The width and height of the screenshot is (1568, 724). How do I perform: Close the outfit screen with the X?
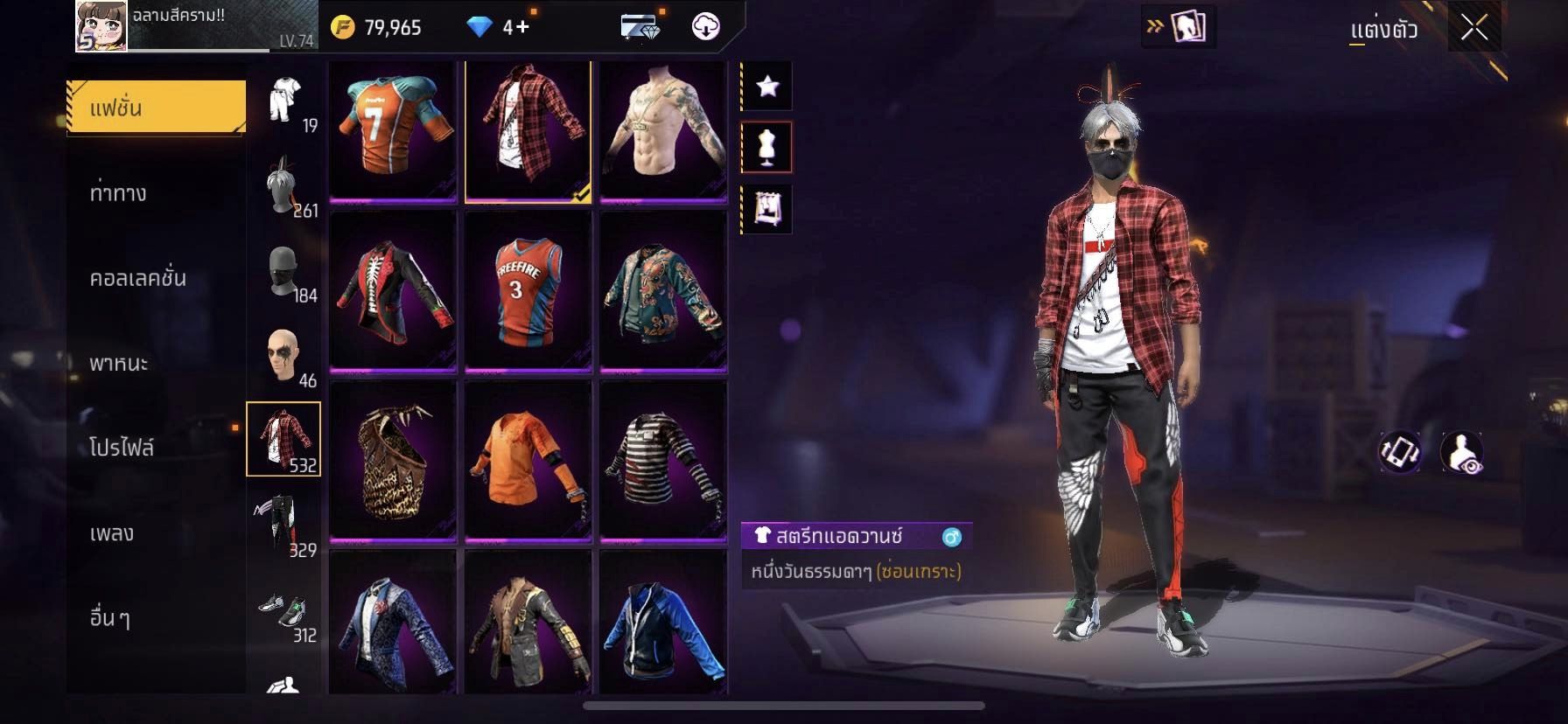pos(1474,28)
